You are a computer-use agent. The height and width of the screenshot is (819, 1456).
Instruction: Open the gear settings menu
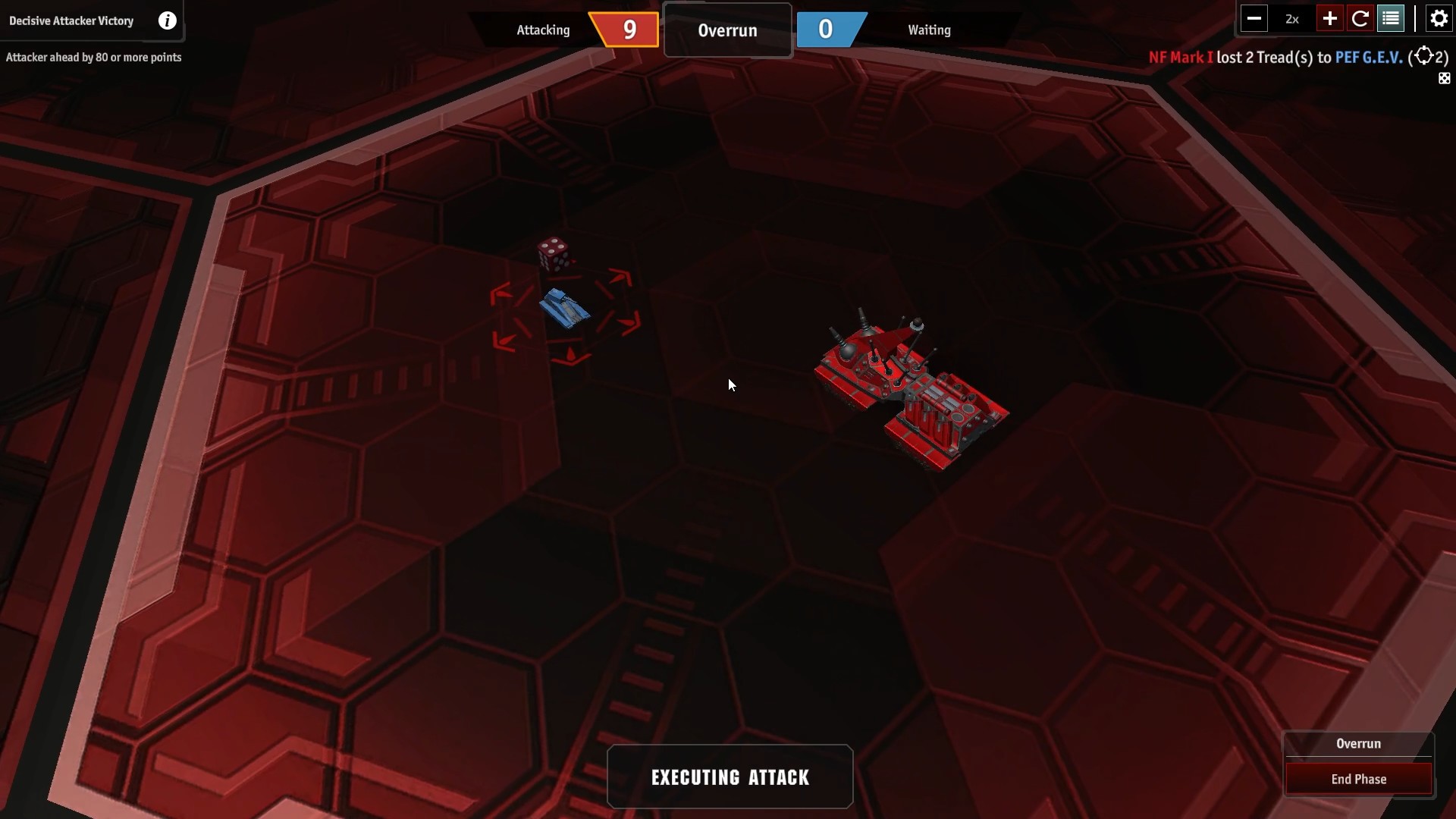[x=1439, y=19]
